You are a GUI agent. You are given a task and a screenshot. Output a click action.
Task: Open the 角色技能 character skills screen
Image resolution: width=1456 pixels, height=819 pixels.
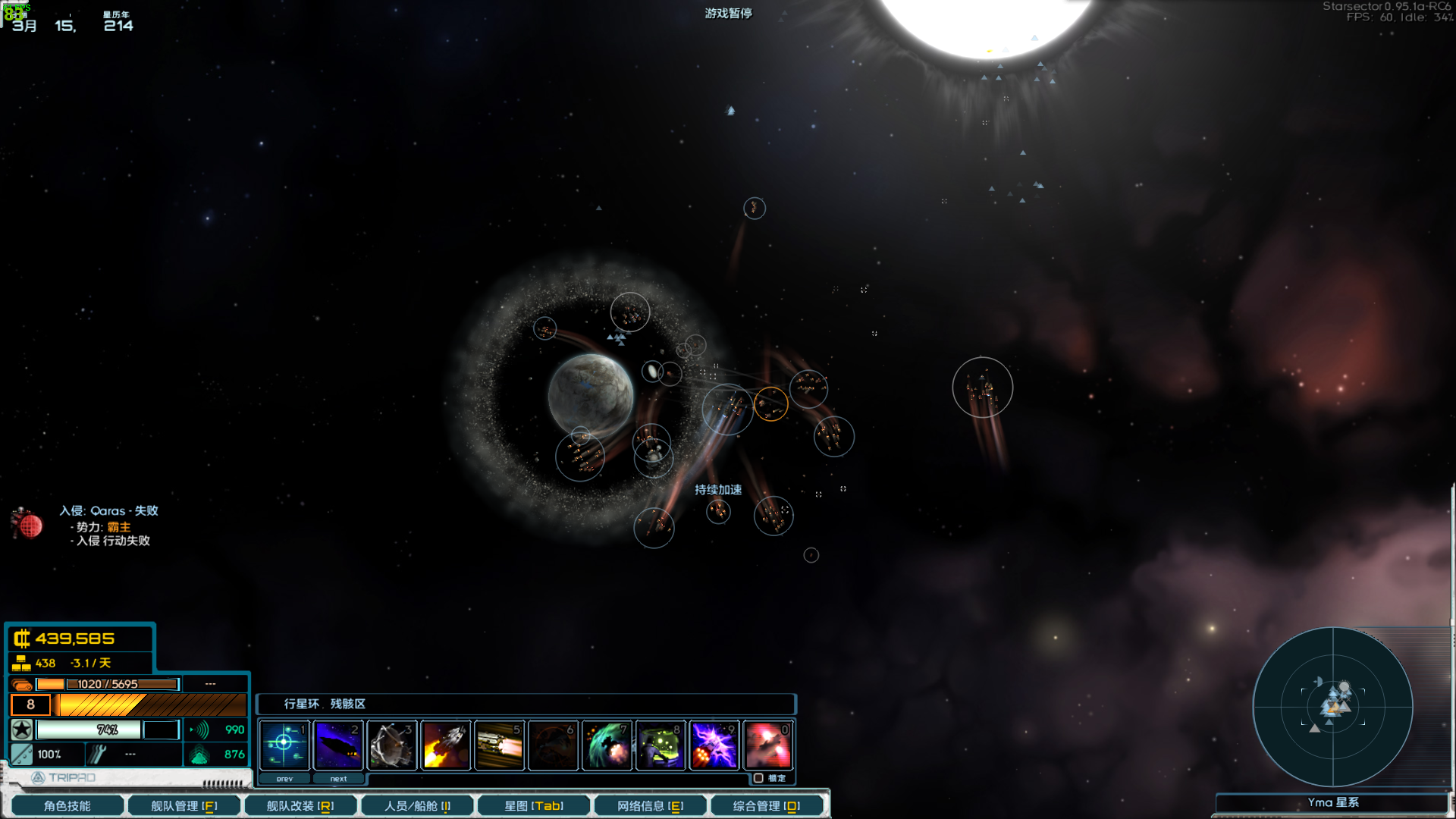point(67,805)
